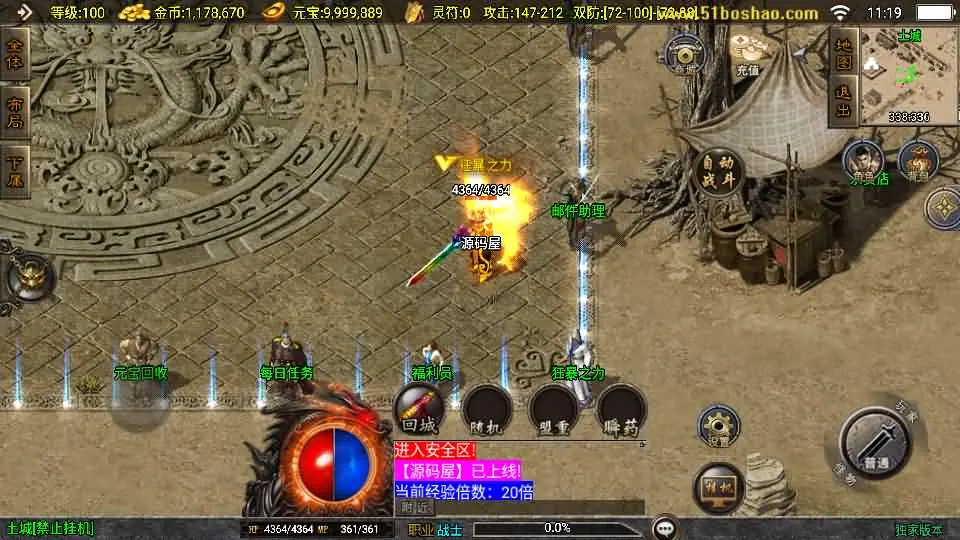Screen dimensions: 960x540
Task: Open the chat speech bubble
Action: tap(663, 528)
